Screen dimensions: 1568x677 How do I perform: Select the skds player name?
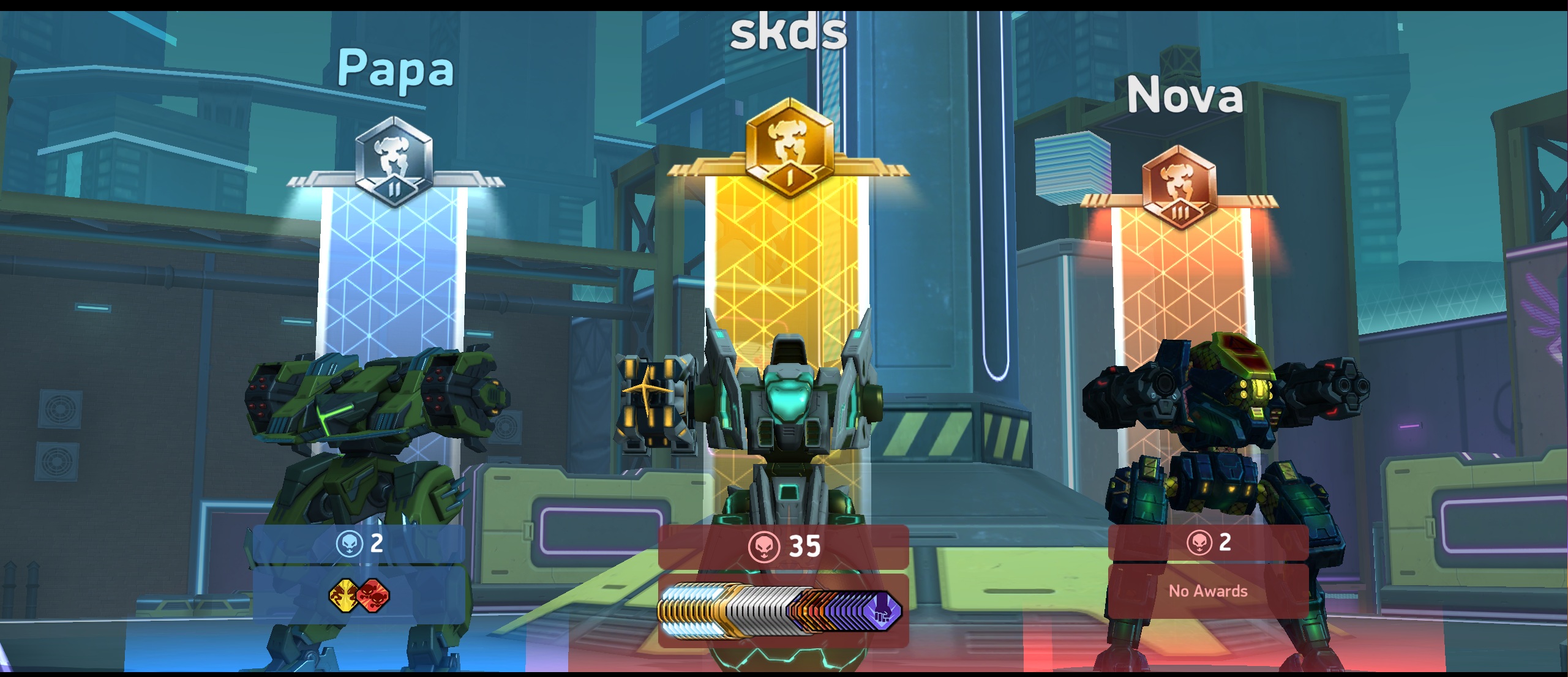coord(789,32)
